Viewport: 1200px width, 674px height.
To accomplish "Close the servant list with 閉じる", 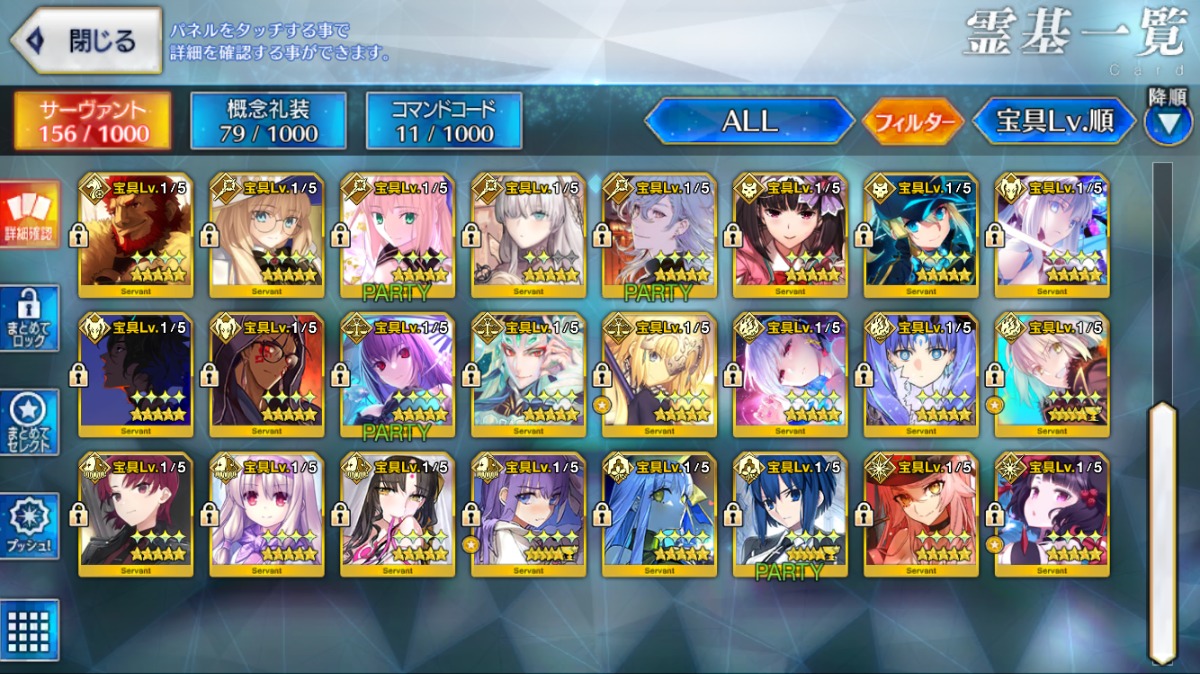I will (86, 41).
